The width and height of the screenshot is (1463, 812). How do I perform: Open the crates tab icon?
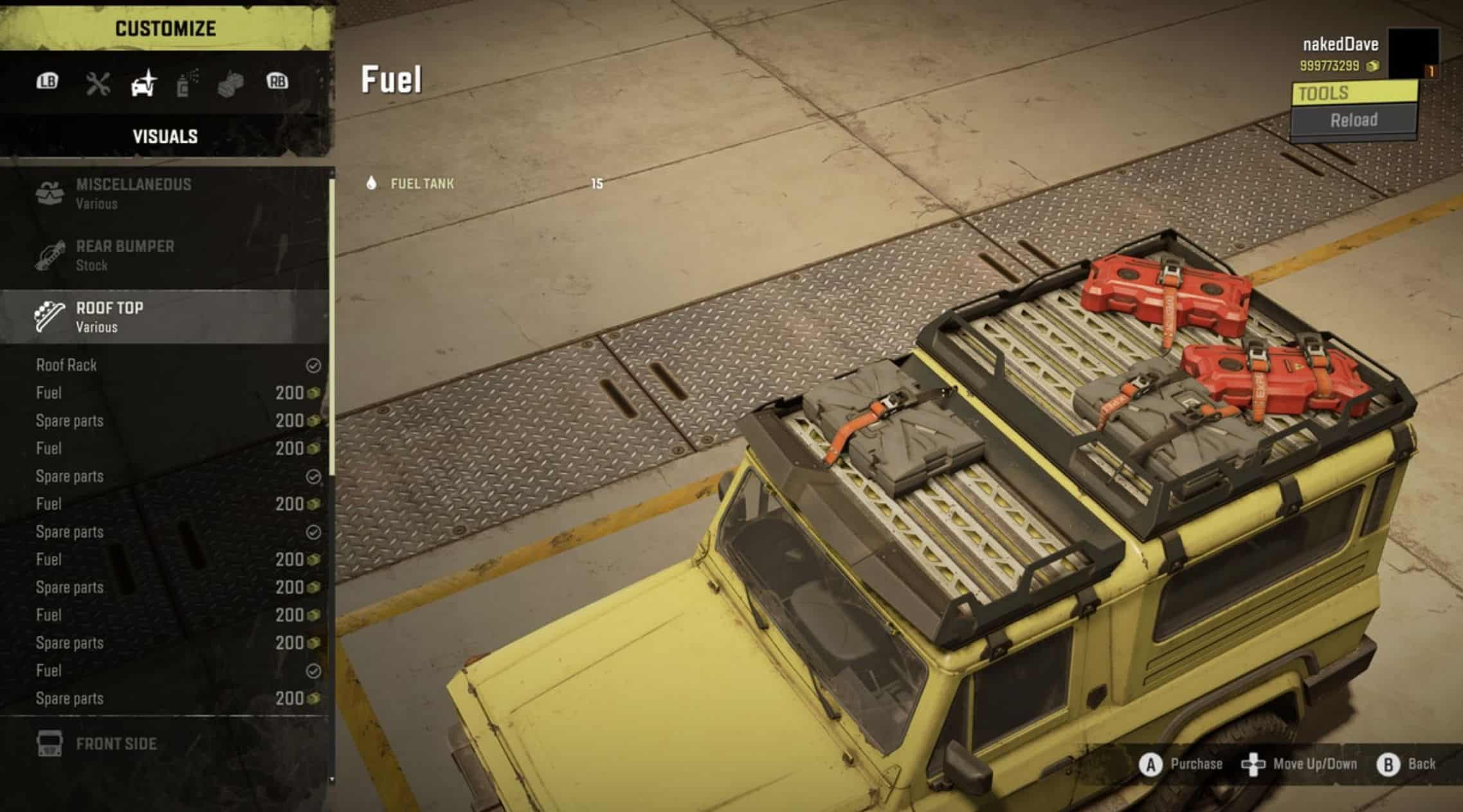(230, 84)
